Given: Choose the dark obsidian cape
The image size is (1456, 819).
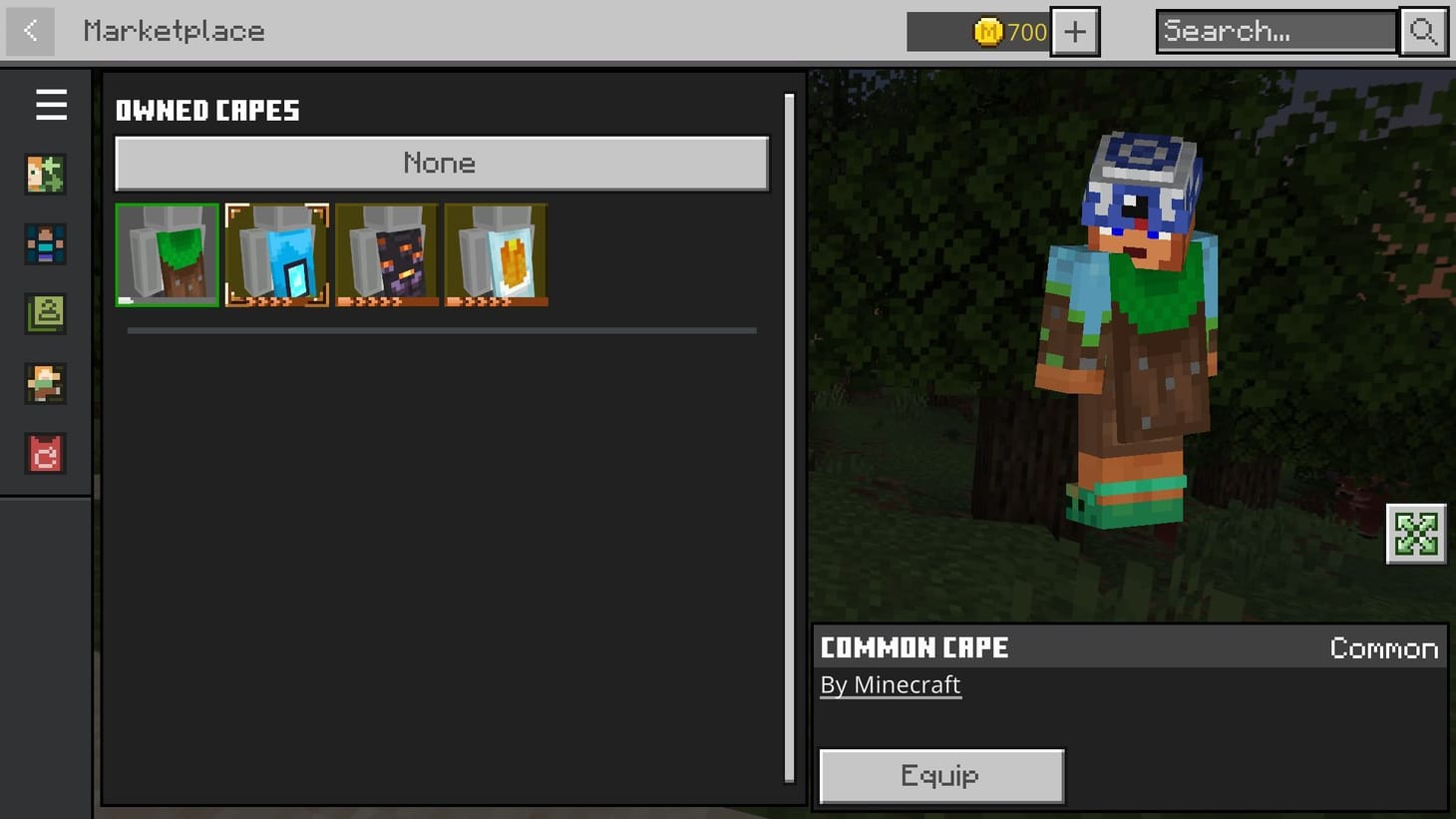Looking at the screenshot, I should click(x=386, y=254).
